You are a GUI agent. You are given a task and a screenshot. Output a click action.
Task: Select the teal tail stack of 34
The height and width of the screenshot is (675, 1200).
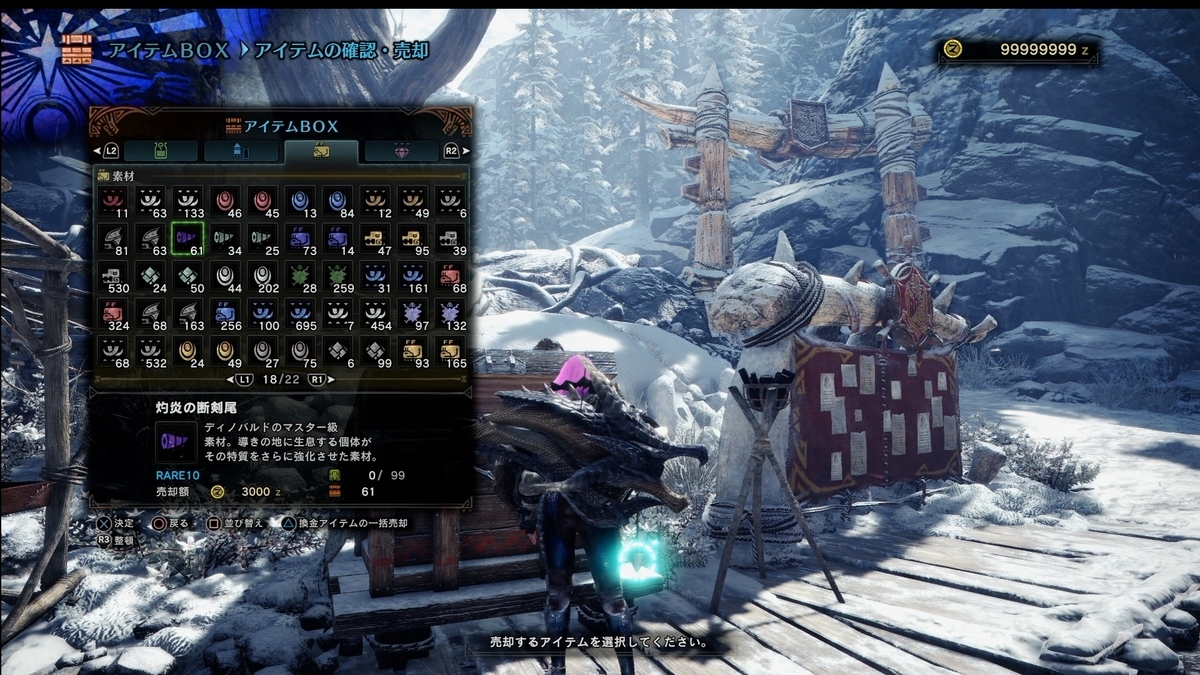[224, 238]
